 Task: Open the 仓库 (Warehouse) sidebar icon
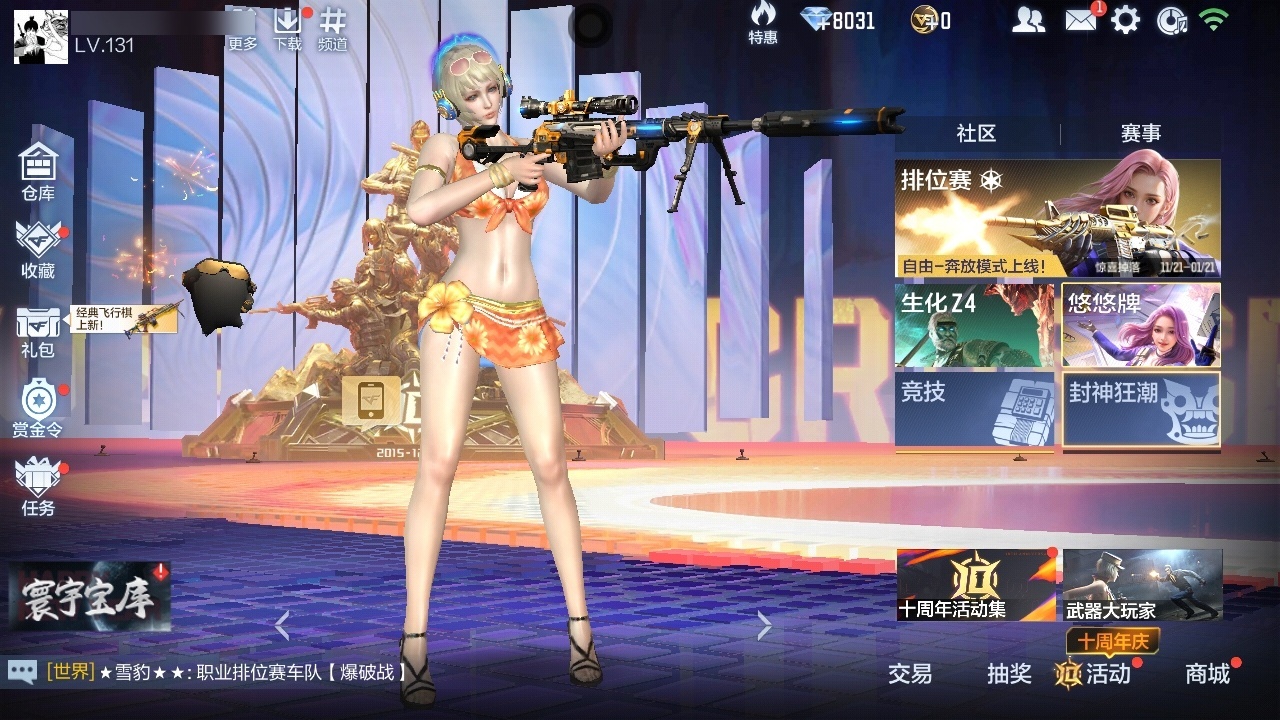coord(38,165)
